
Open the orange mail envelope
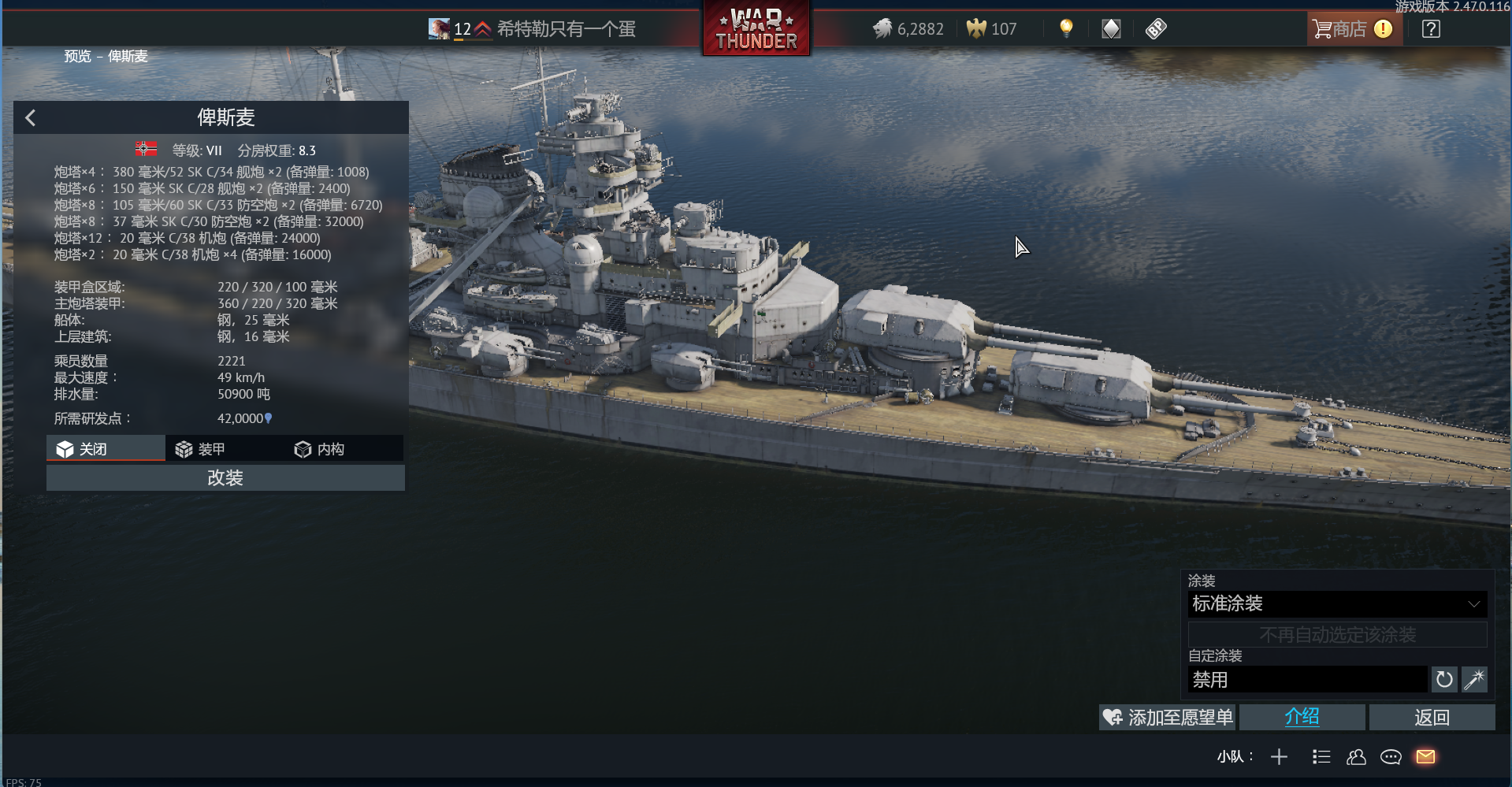pyautogui.click(x=1425, y=757)
